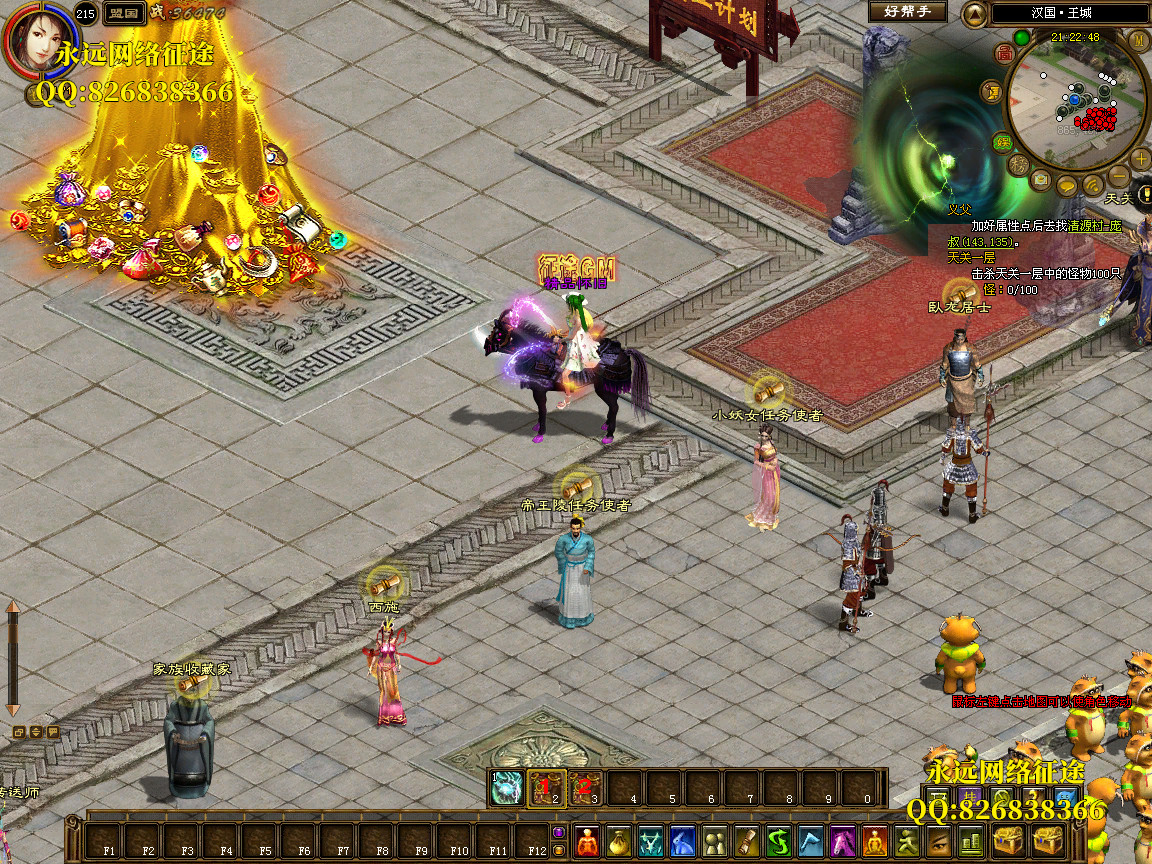
Task: Collapse the minimap with the arrow button
Action: point(974,14)
